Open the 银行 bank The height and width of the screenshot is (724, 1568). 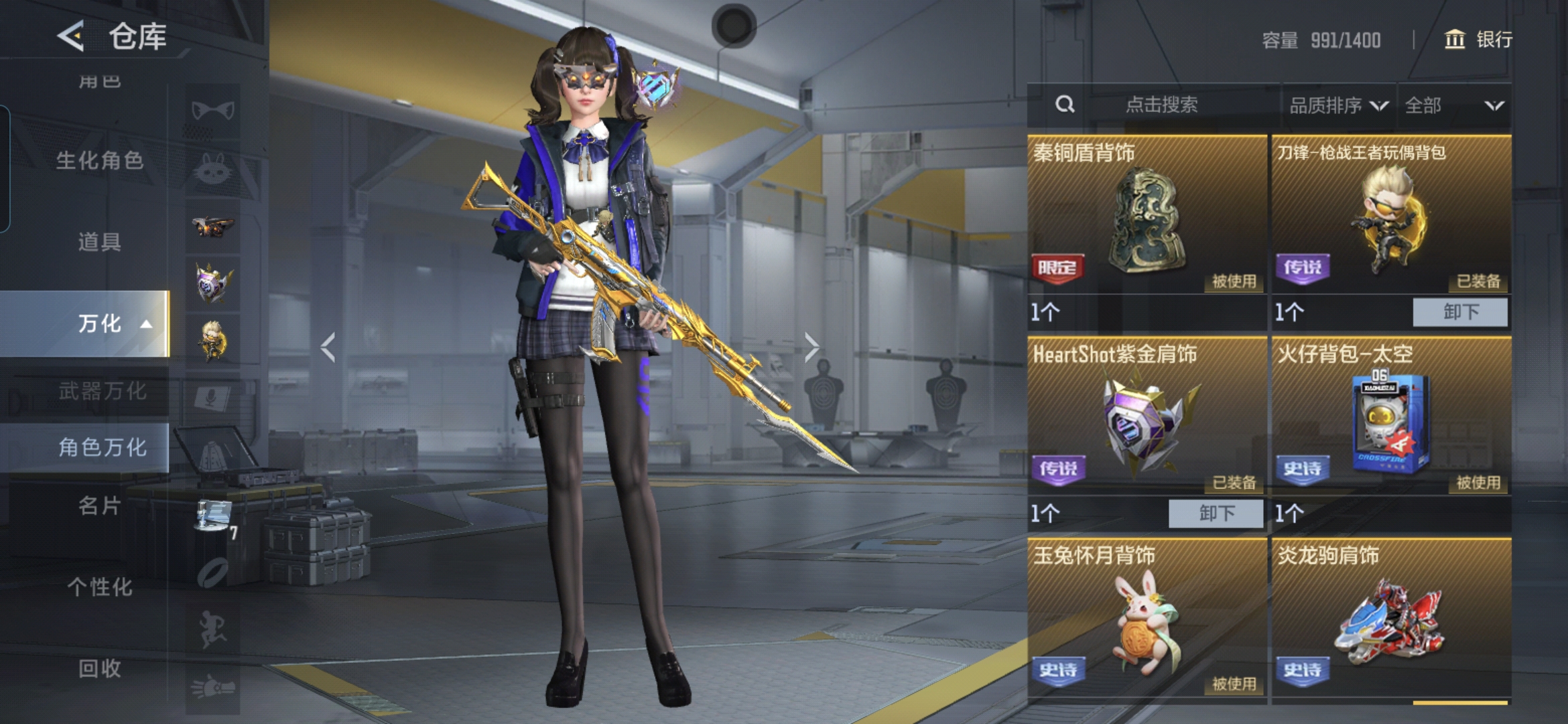click(1478, 40)
